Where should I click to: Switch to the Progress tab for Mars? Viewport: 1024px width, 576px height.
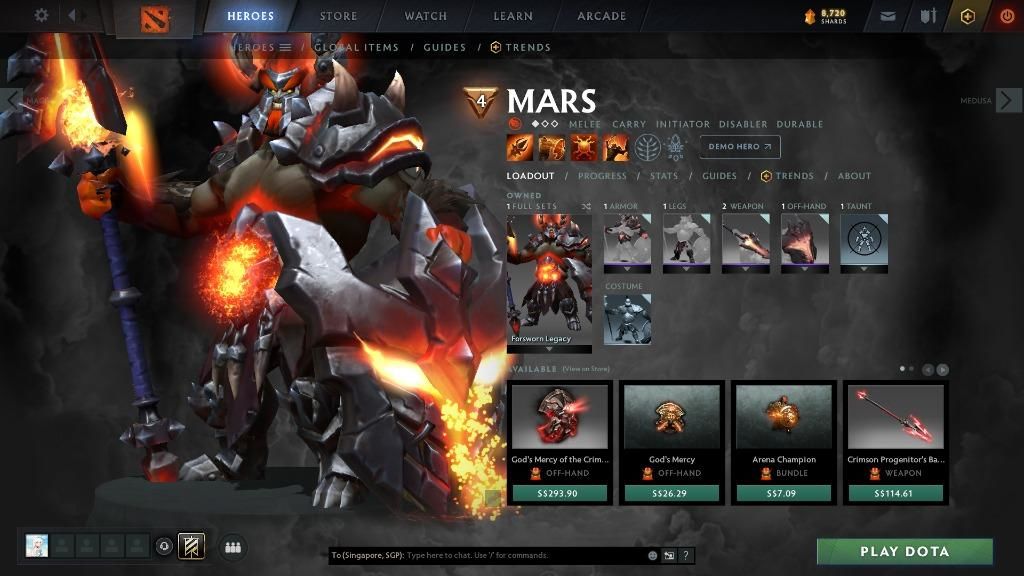(x=601, y=176)
